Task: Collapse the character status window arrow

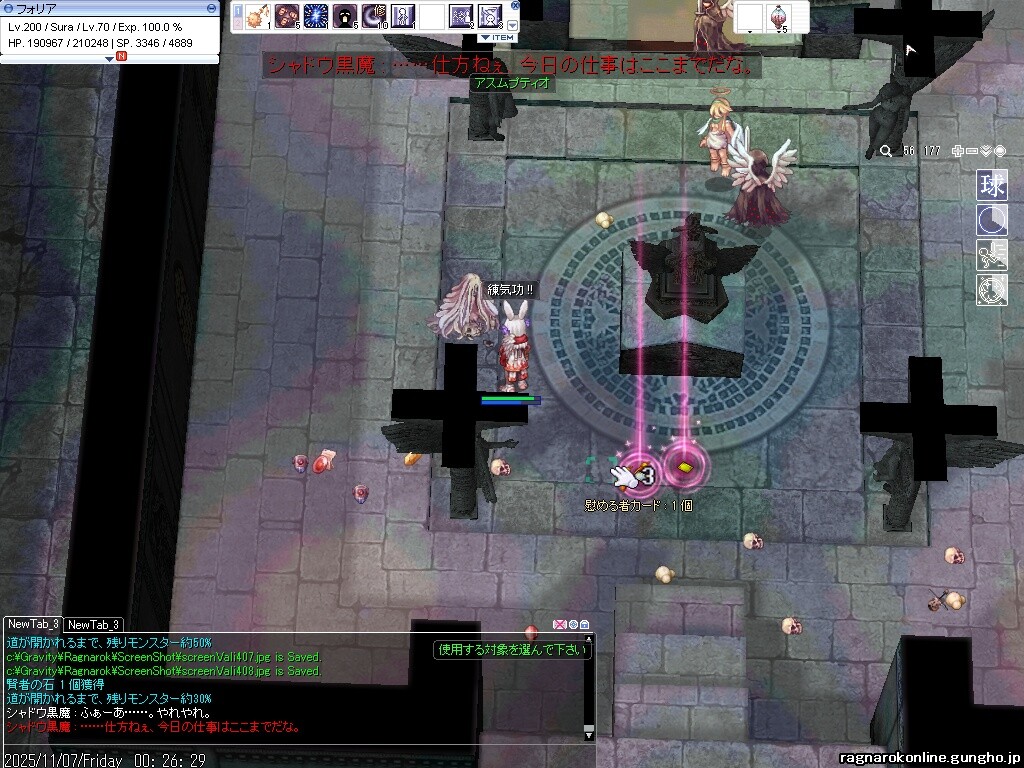Action: point(110,58)
